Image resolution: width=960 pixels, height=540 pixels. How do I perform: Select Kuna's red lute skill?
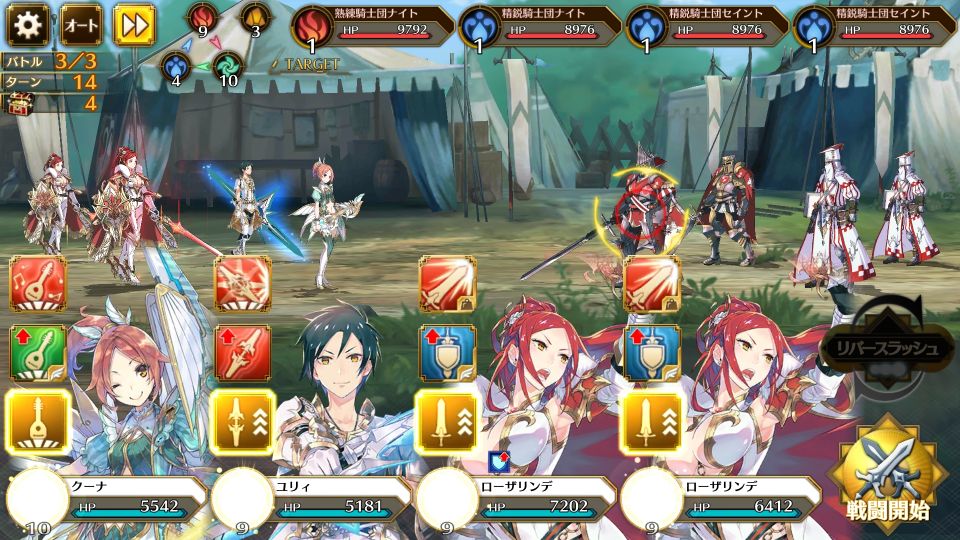click(x=39, y=284)
